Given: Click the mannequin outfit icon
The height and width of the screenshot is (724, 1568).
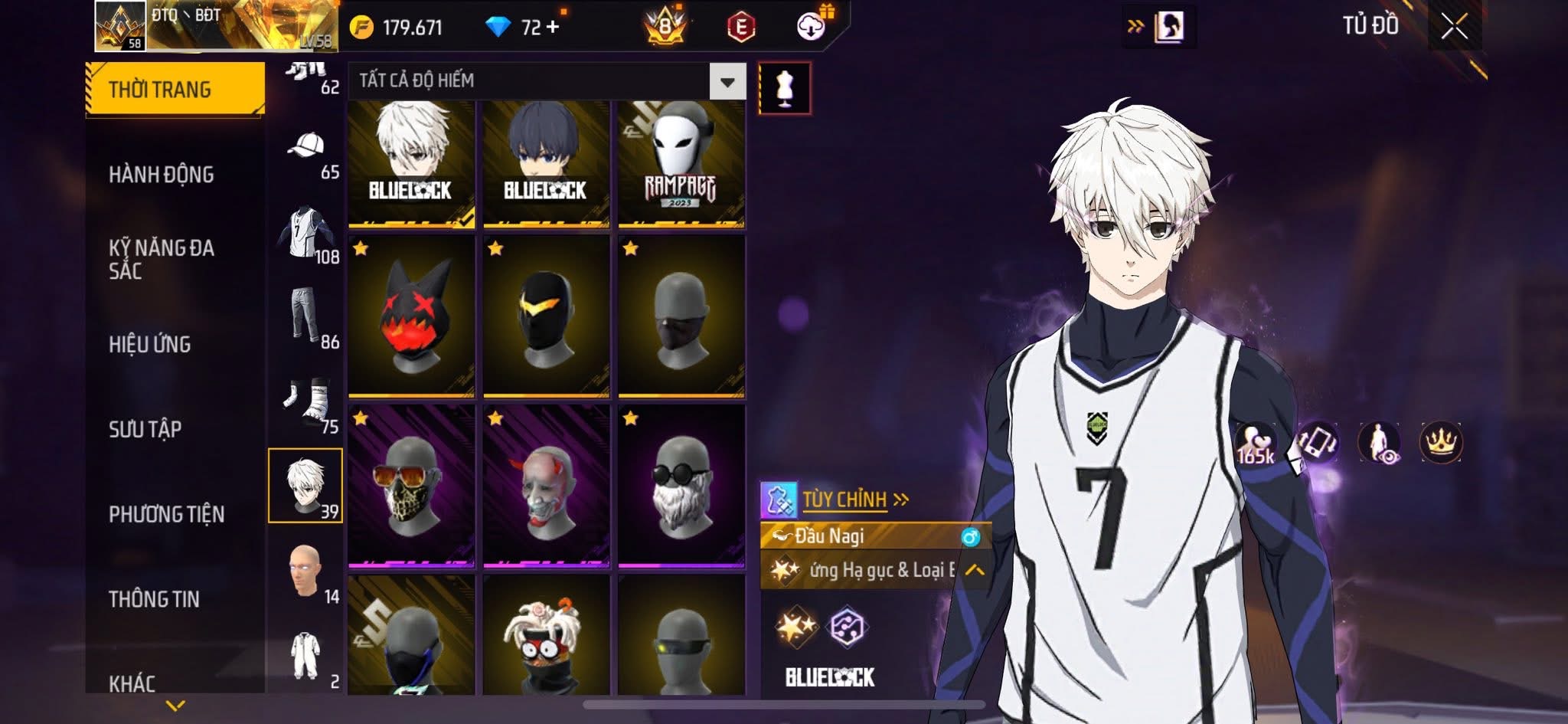Looking at the screenshot, I should (784, 88).
